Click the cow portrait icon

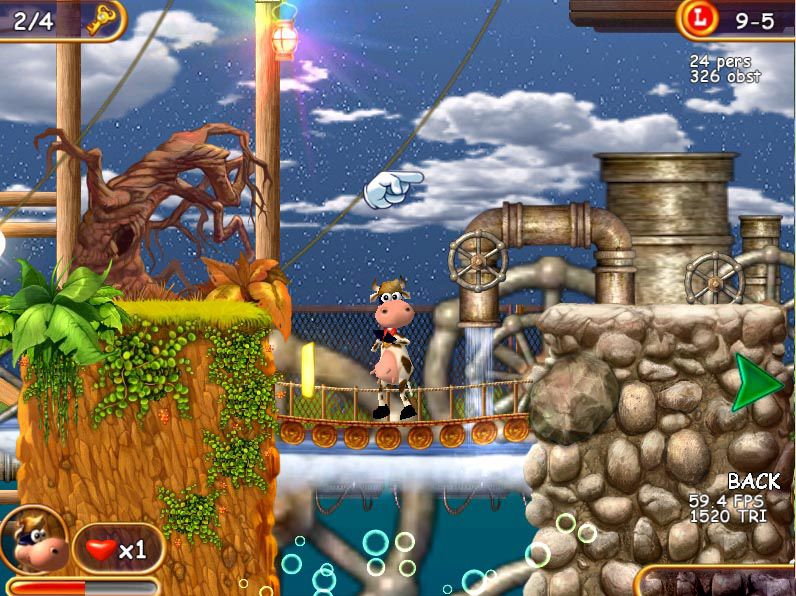35,541
